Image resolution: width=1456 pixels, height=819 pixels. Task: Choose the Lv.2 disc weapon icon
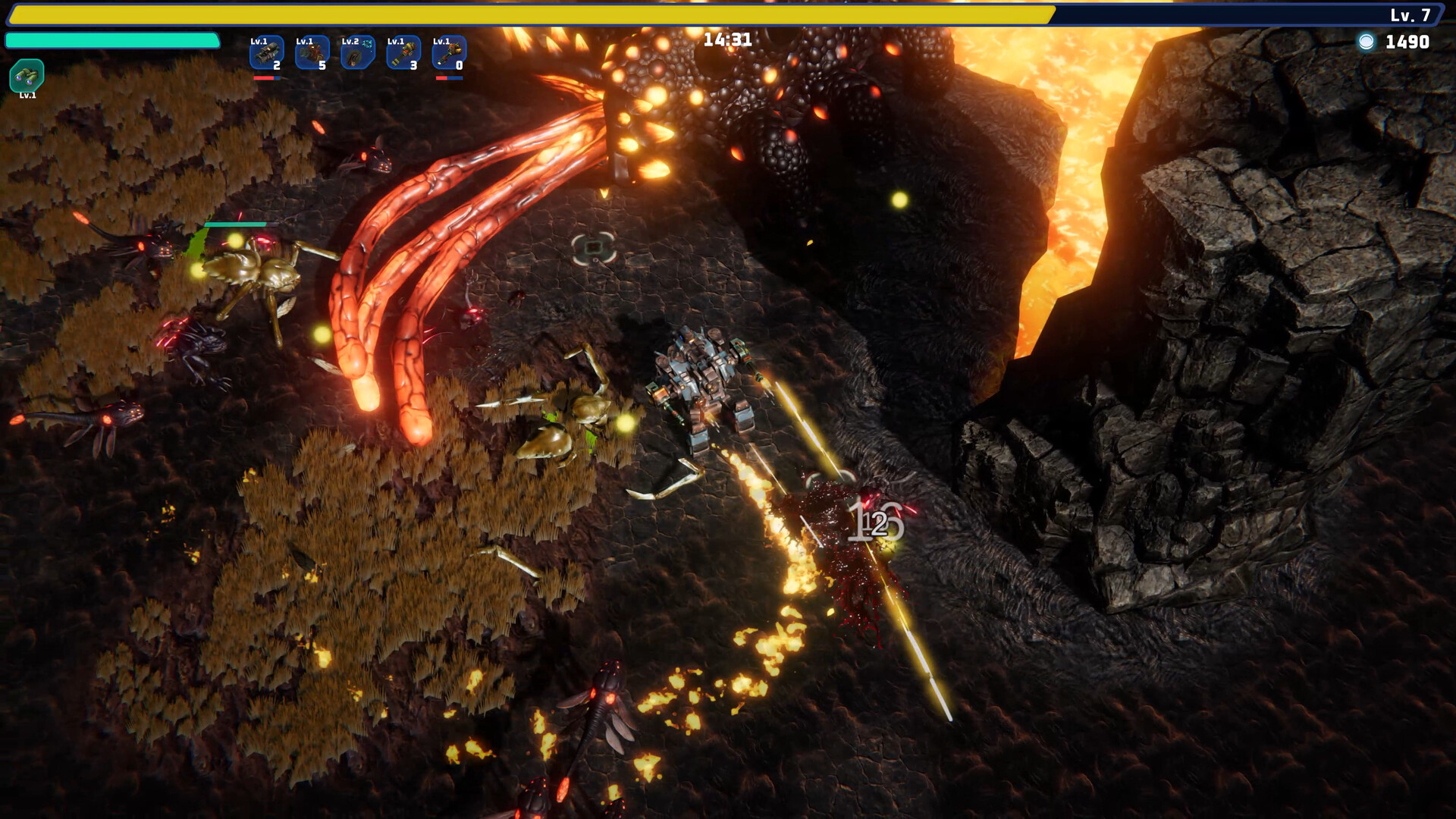pyautogui.click(x=358, y=53)
